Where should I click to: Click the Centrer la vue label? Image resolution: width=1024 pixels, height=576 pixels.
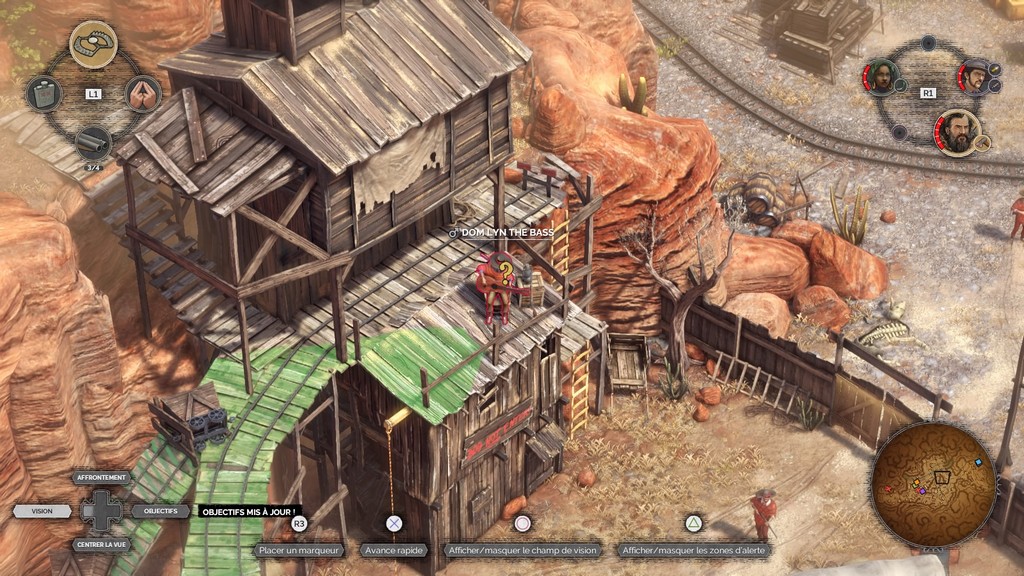[x=102, y=545]
